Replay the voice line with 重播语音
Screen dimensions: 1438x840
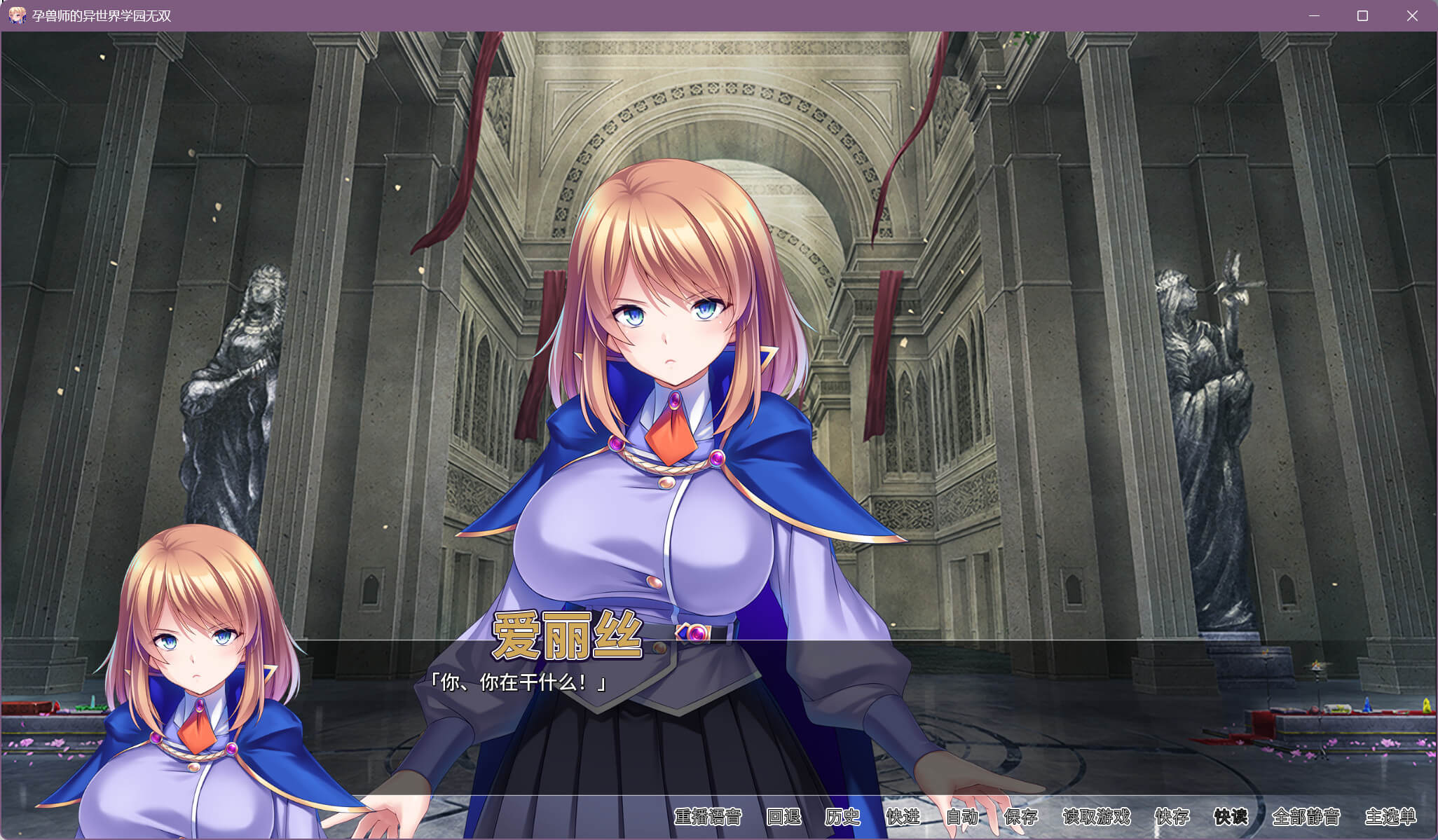coord(707,817)
